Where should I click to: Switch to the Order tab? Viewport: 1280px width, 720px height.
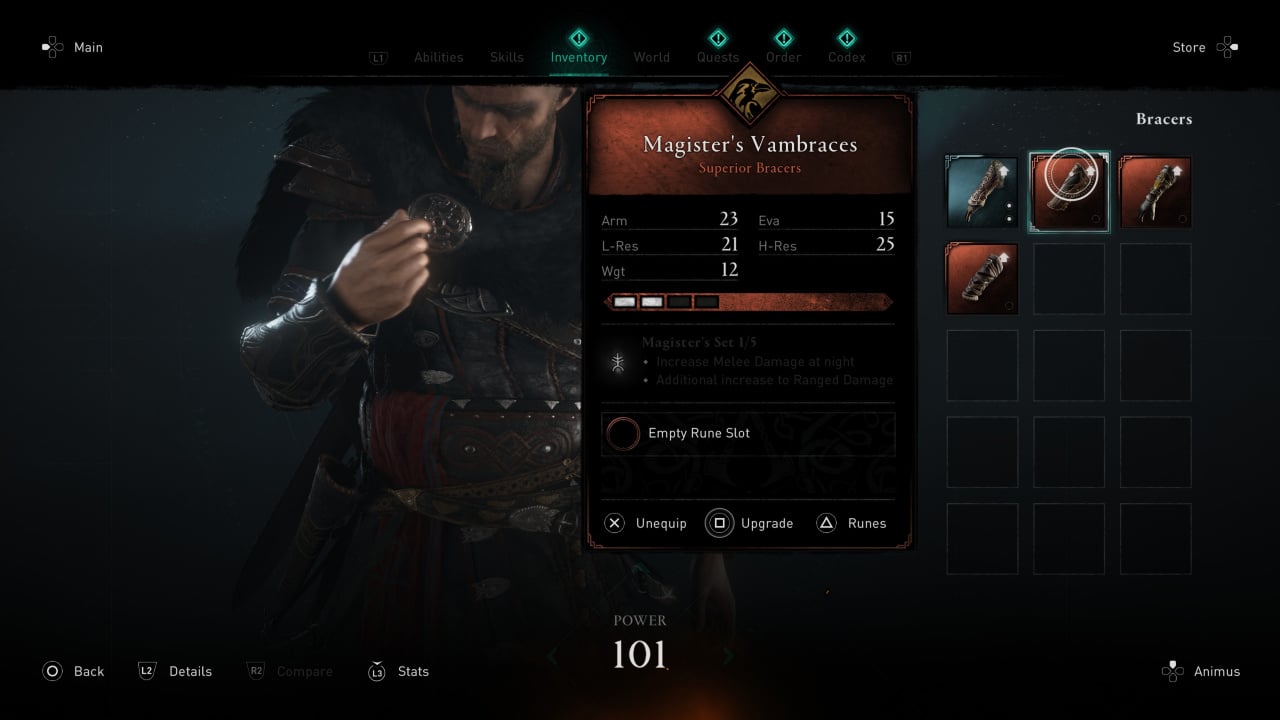click(x=783, y=57)
